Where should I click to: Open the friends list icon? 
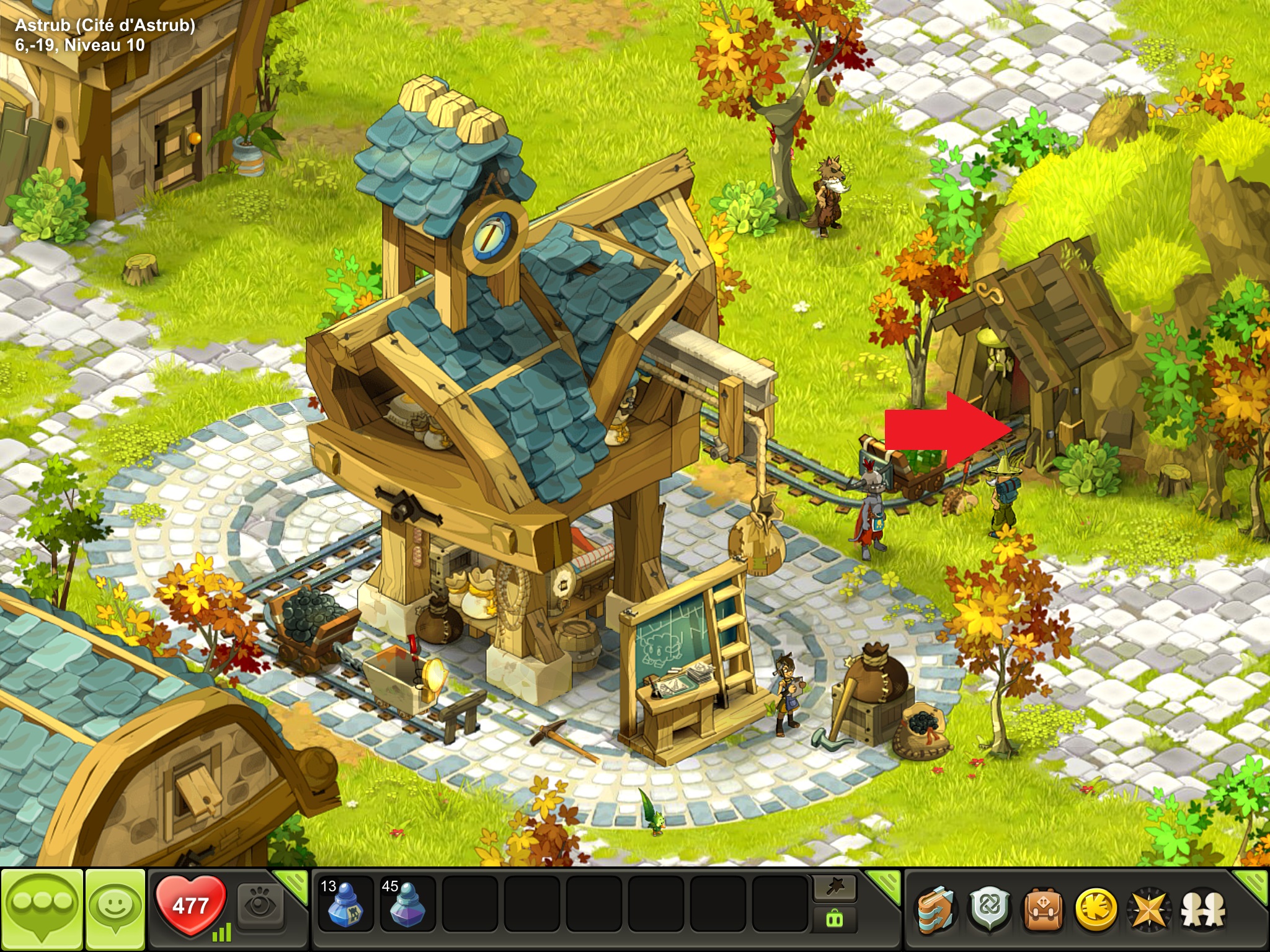[1202, 910]
